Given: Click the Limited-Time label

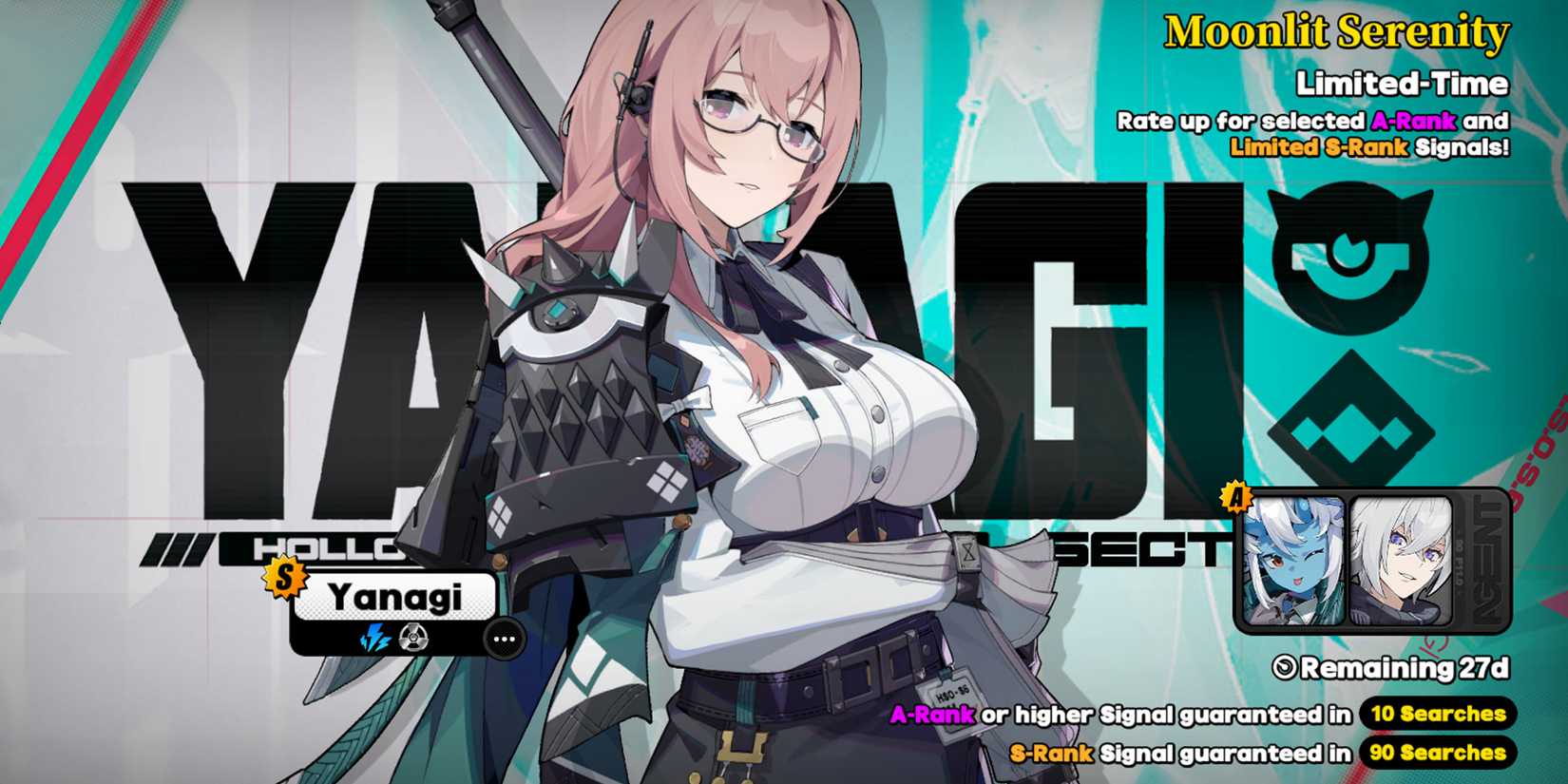Looking at the screenshot, I should pos(1402,84).
